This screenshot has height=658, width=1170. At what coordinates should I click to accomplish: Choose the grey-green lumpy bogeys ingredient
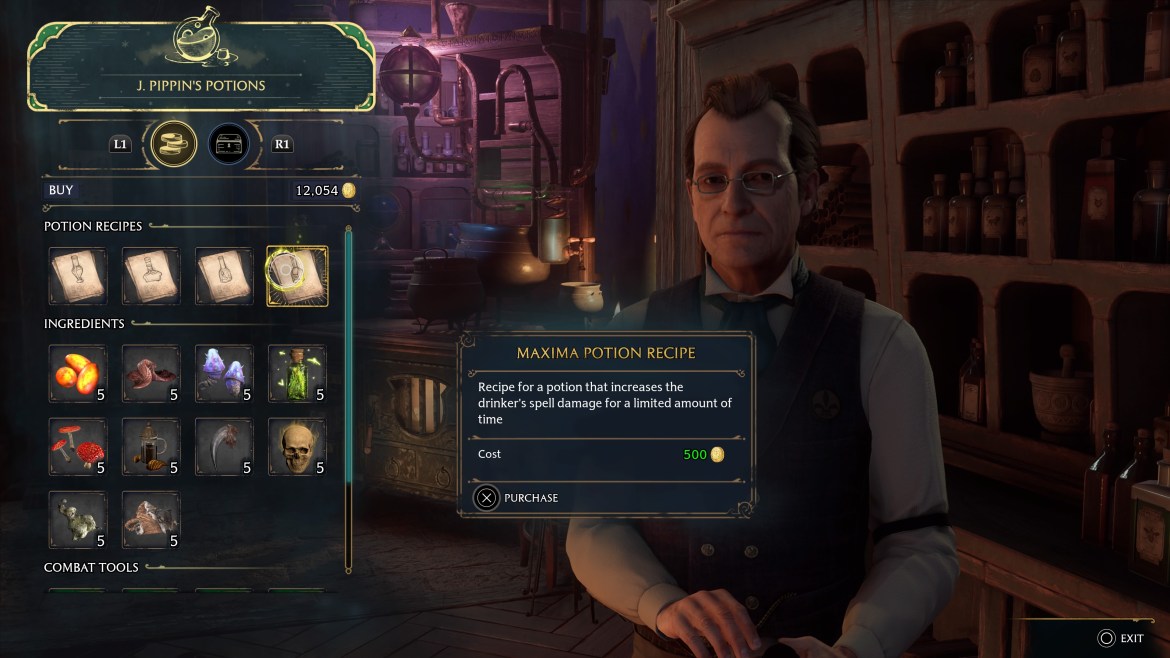[x=78, y=519]
